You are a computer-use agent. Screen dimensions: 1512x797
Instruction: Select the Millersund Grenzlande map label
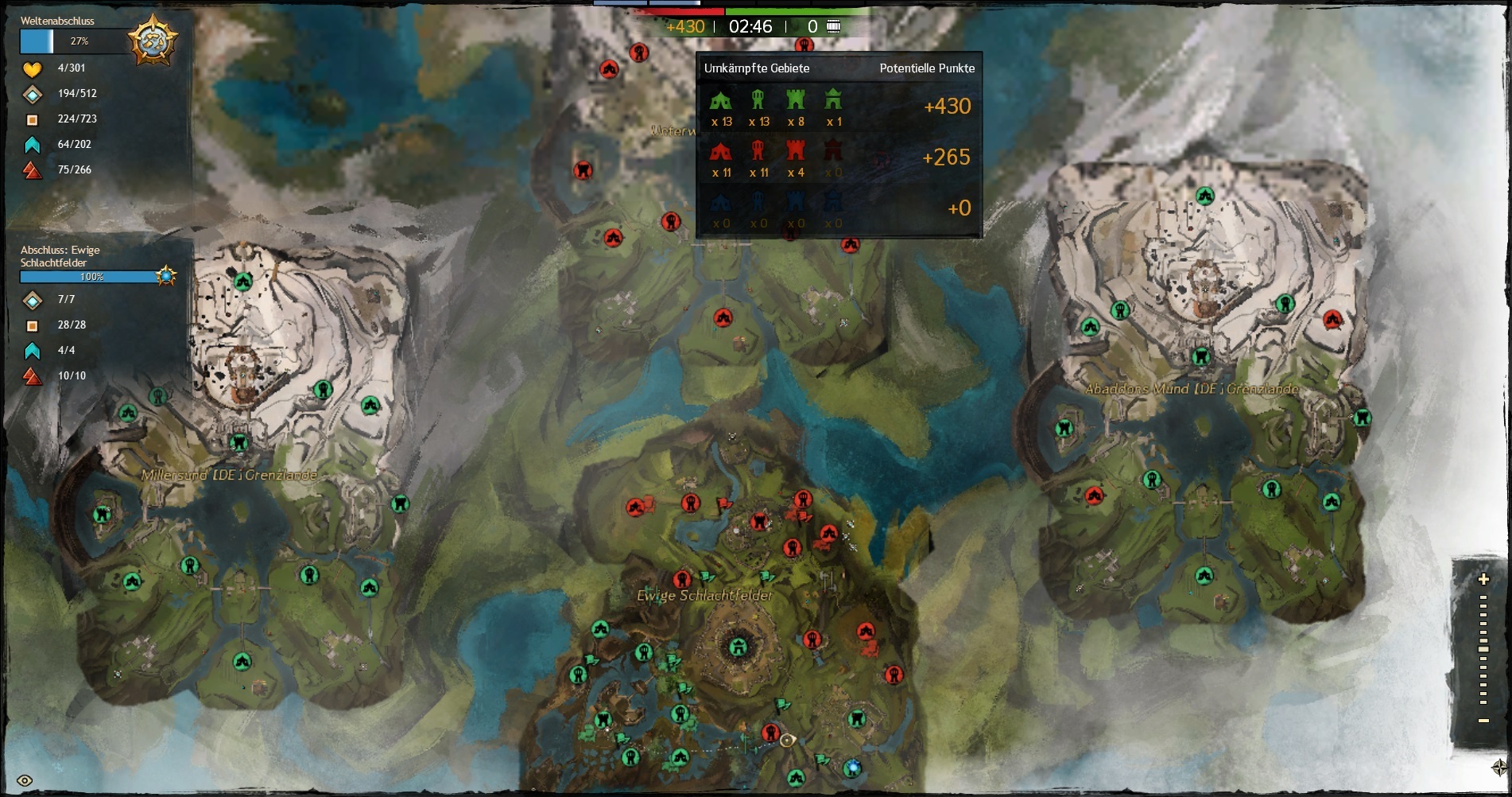(229, 475)
